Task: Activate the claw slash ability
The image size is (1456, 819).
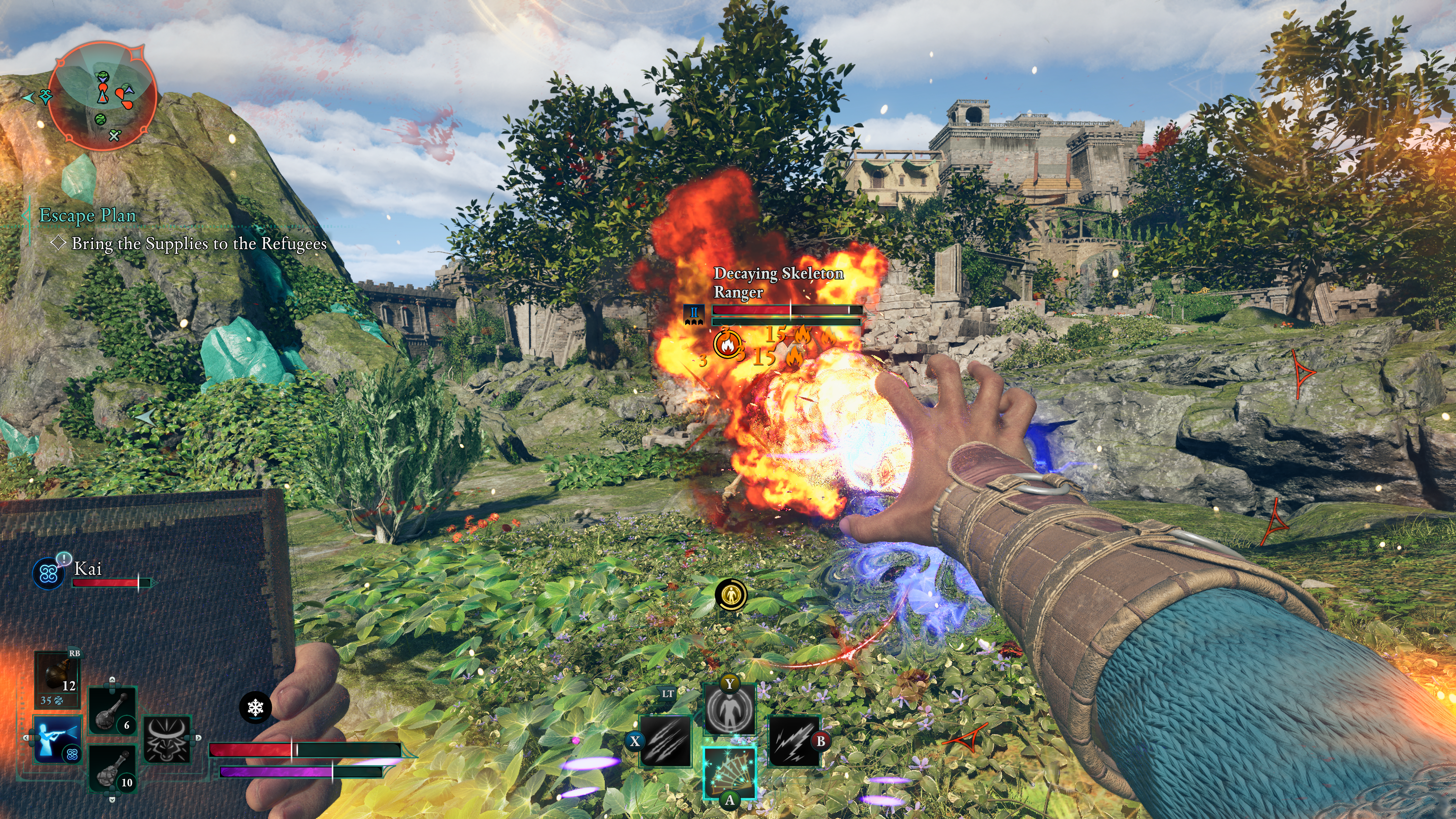Action: tap(665, 741)
